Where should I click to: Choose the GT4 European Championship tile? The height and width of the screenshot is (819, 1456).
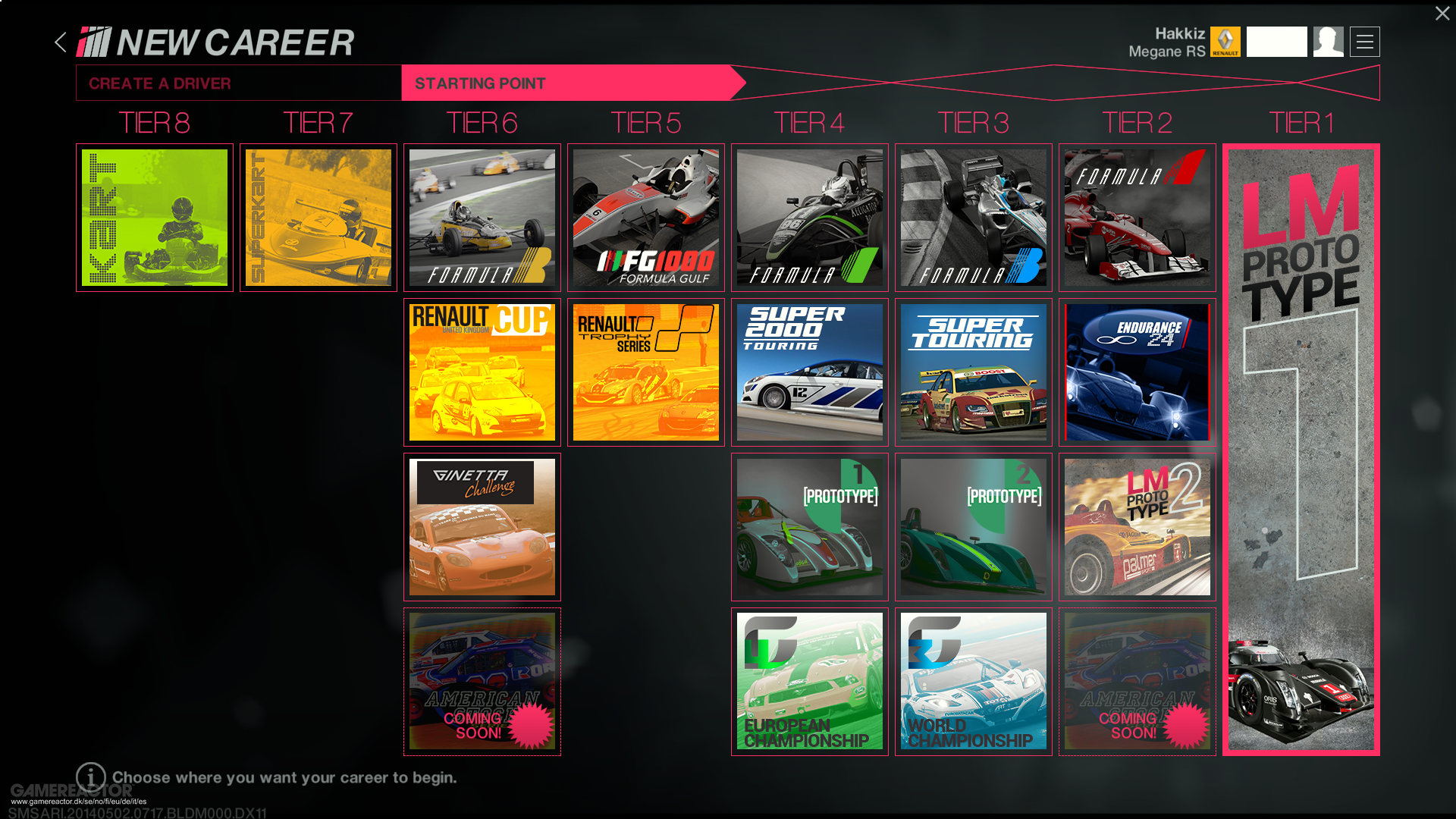click(x=810, y=682)
